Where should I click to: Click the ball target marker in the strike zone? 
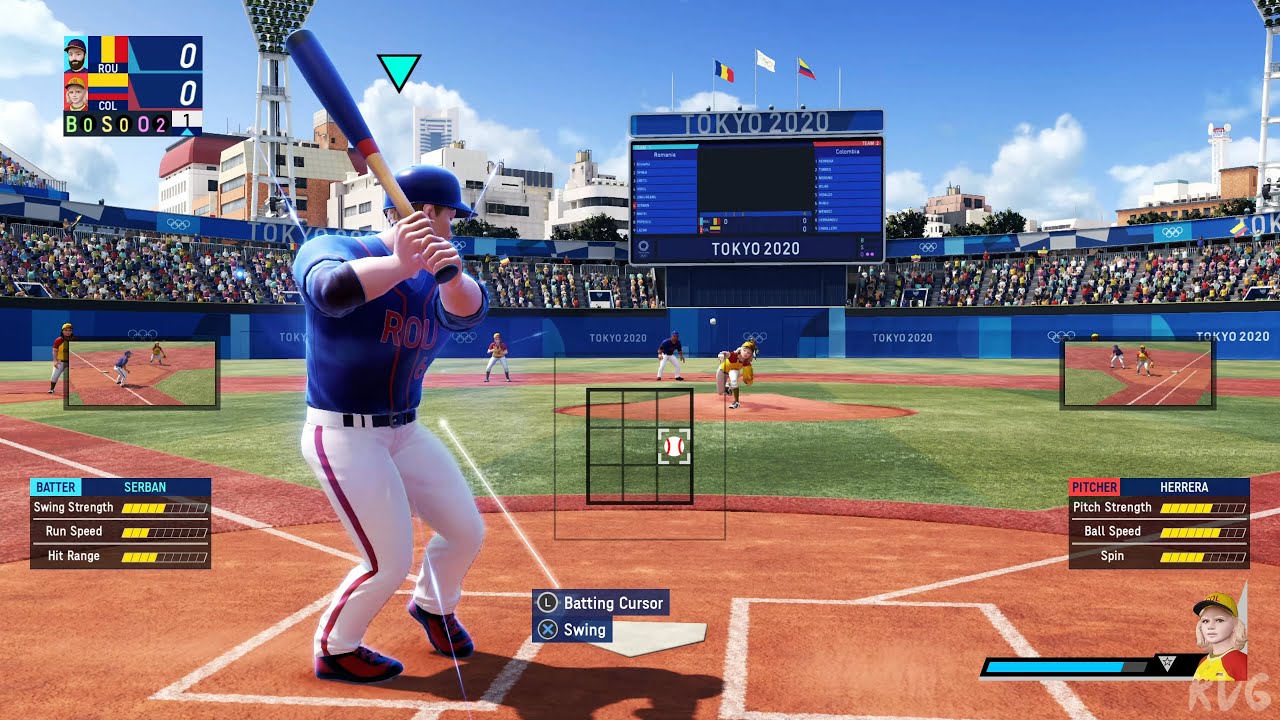[x=674, y=446]
